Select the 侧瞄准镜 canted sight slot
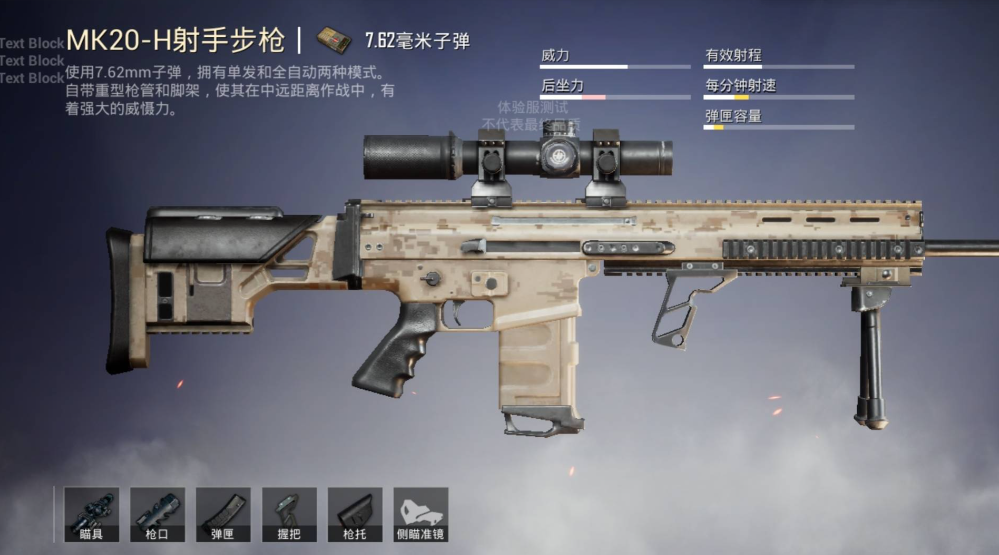This screenshot has width=999, height=555. (421, 513)
